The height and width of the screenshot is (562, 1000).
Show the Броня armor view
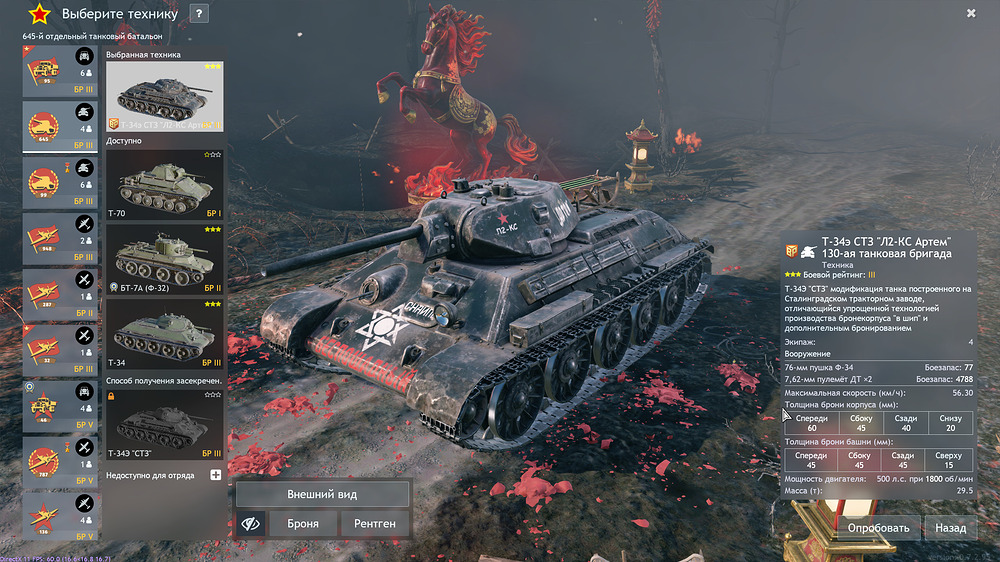(303, 523)
